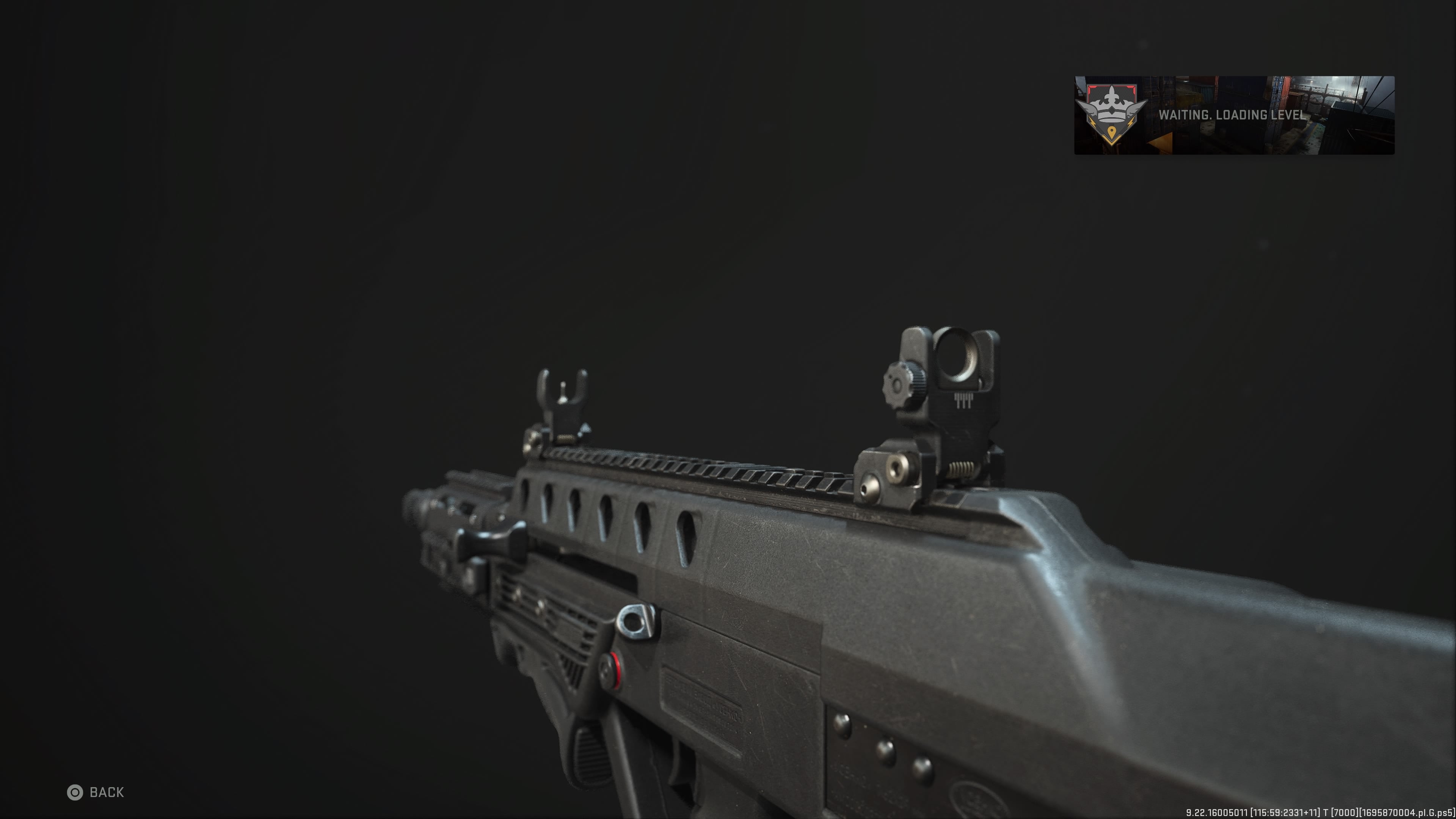Click the yellow location pin on the emblem
This screenshot has height=819, width=1456.
pyautogui.click(x=1112, y=132)
